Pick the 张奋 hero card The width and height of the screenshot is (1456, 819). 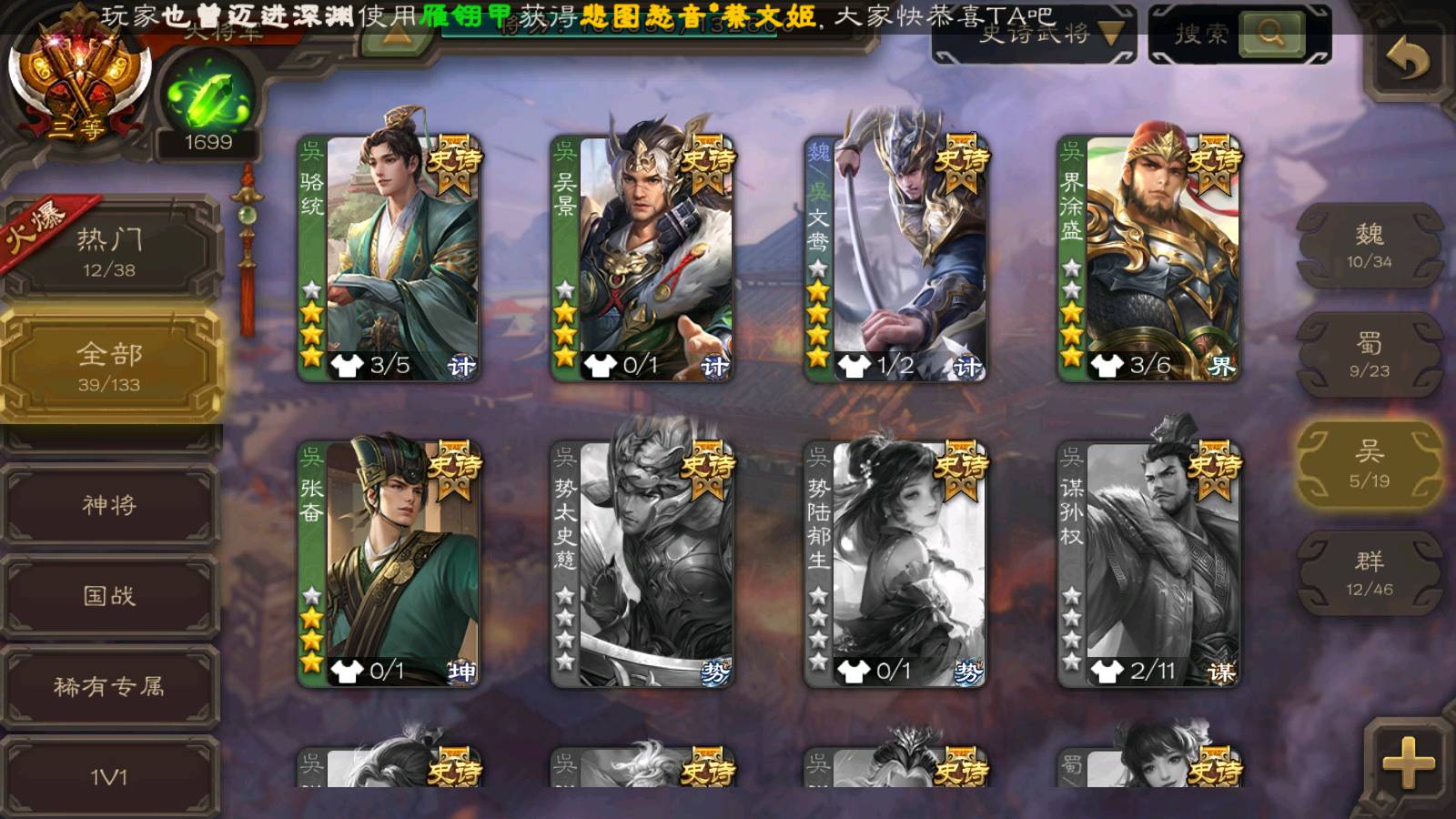pos(389,564)
